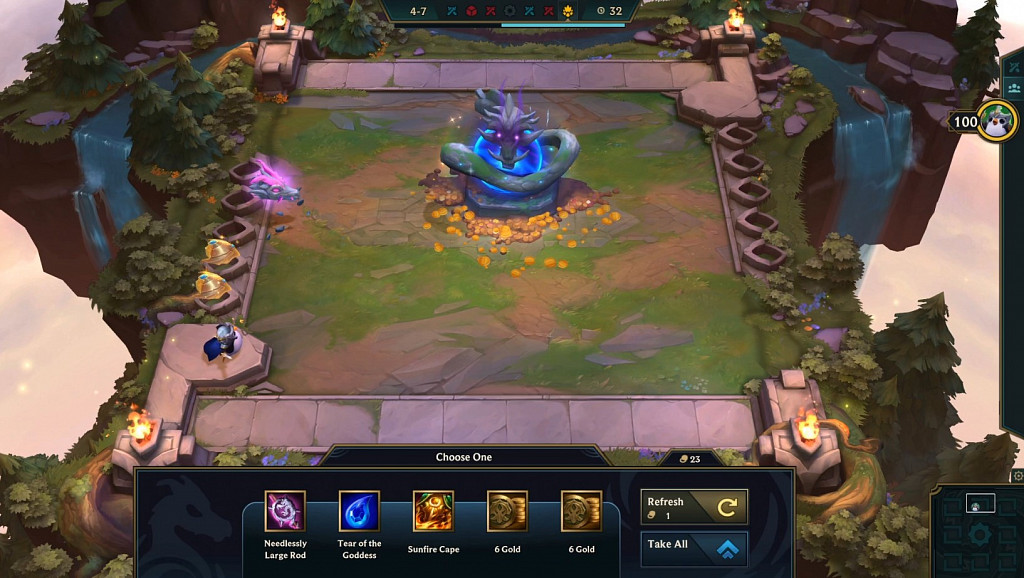Choose the Needlessly Large Rod item
The image size is (1024, 578).
285,511
